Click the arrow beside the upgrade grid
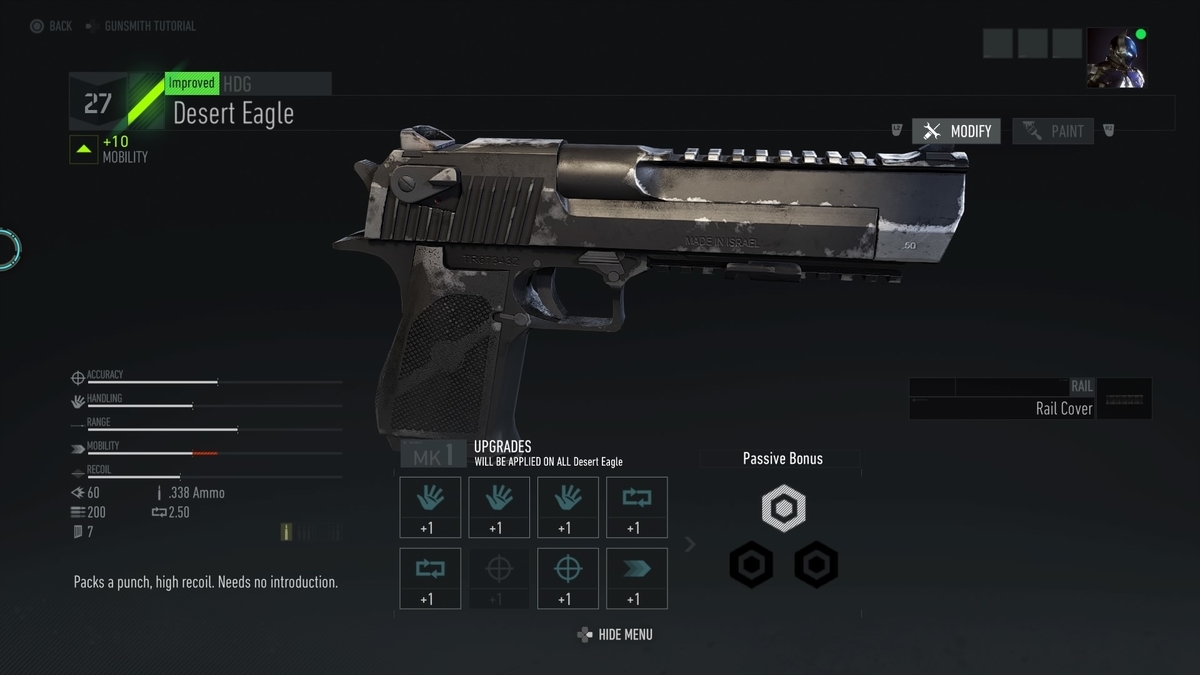Screen dimensions: 1200x675 pos(689,544)
